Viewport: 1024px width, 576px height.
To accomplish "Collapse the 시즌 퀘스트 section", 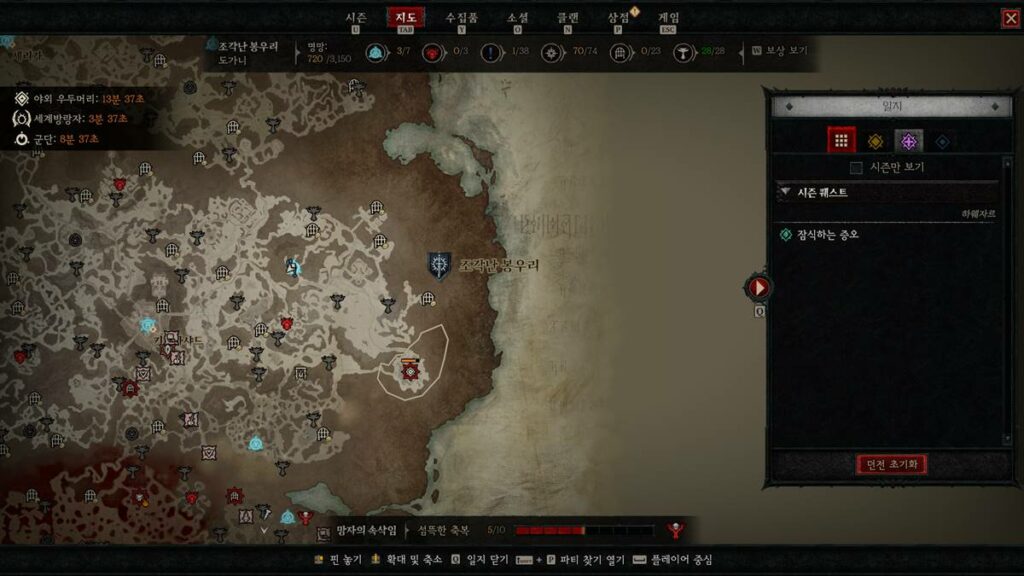I will point(786,192).
